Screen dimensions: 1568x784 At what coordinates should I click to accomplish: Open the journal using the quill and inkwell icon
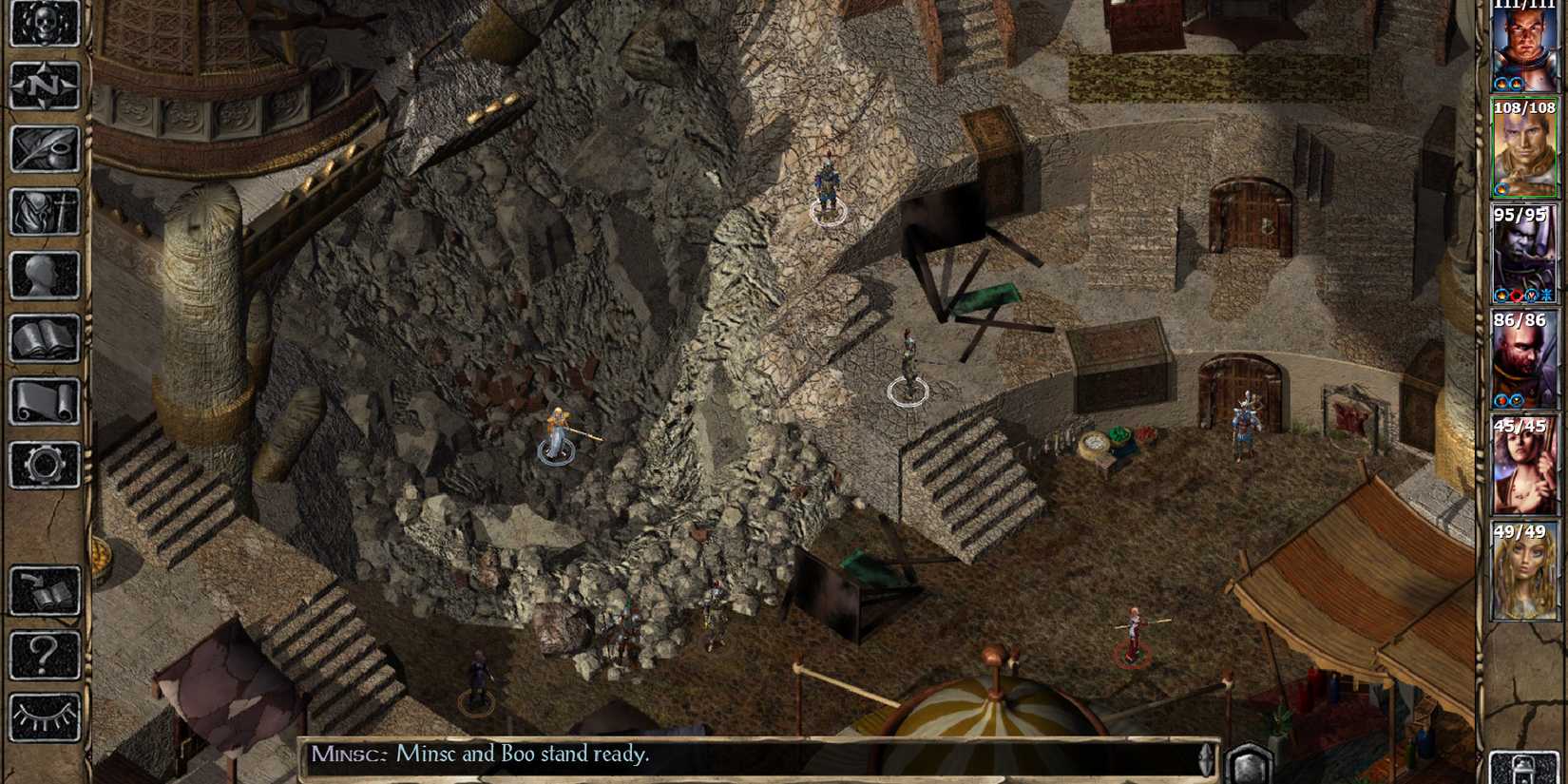pyautogui.click(x=45, y=150)
